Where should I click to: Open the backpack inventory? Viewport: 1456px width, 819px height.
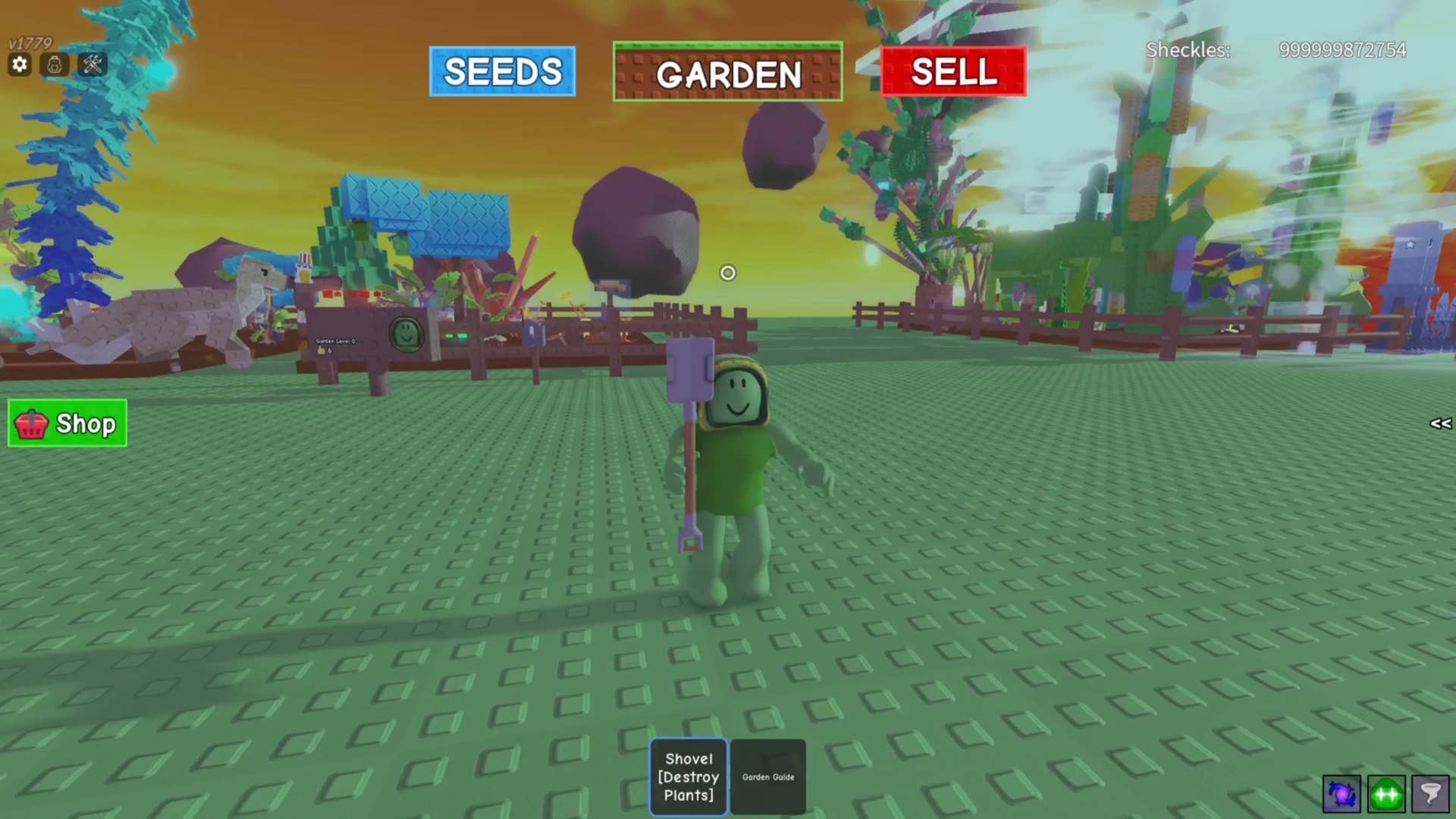[55, 64]
